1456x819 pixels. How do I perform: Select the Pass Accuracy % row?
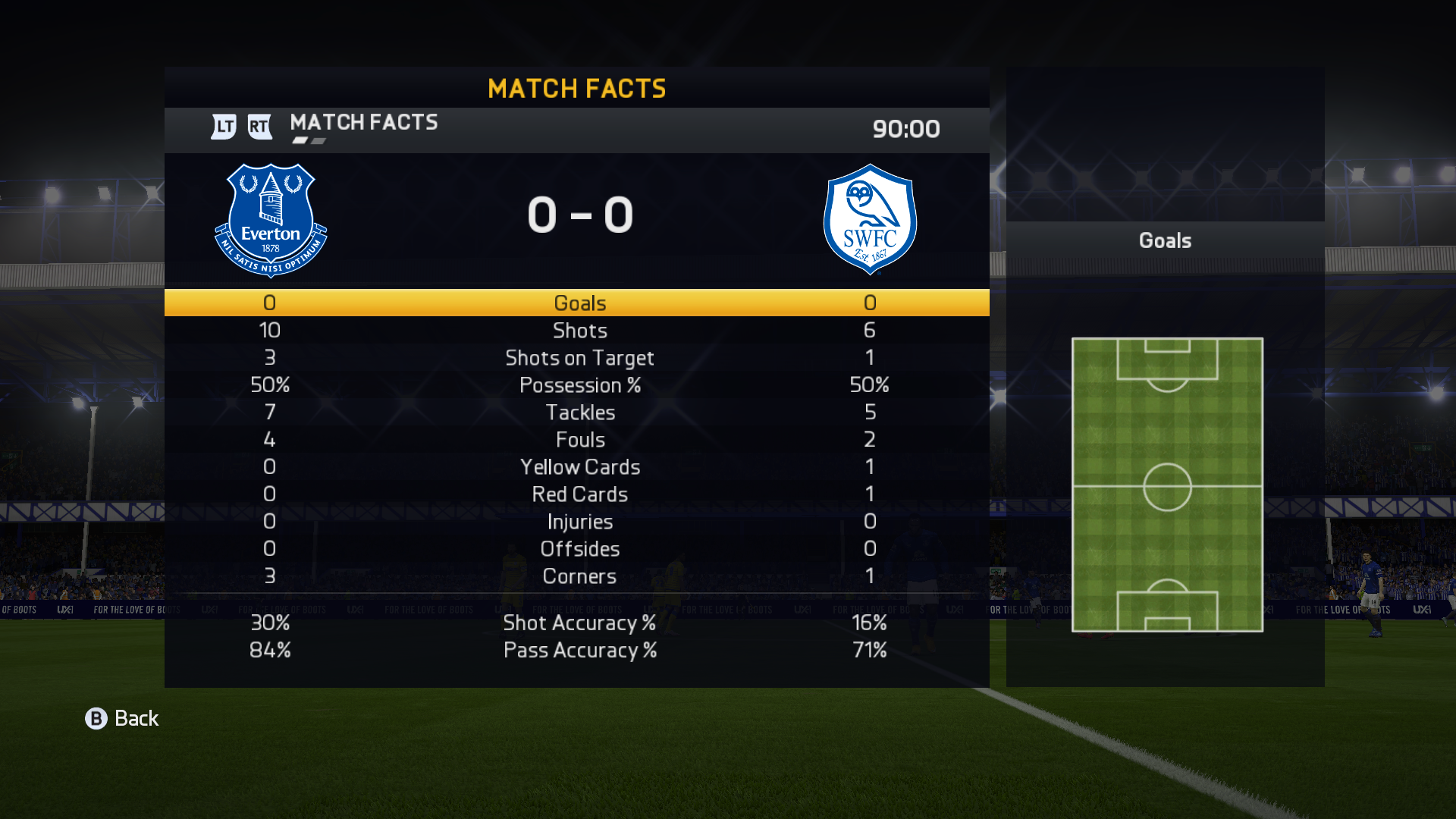pyautogui.click(x=579, y=650)
